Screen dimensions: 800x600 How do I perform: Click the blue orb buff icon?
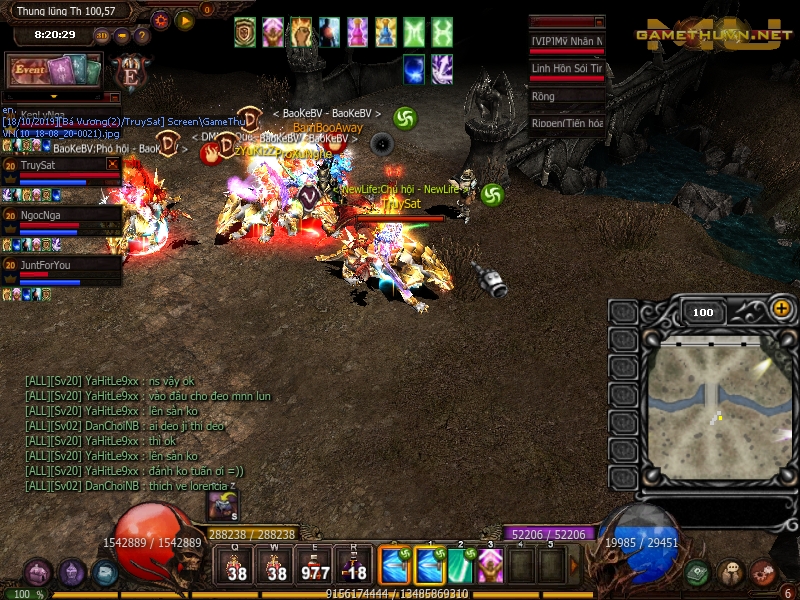coord(414,69)
